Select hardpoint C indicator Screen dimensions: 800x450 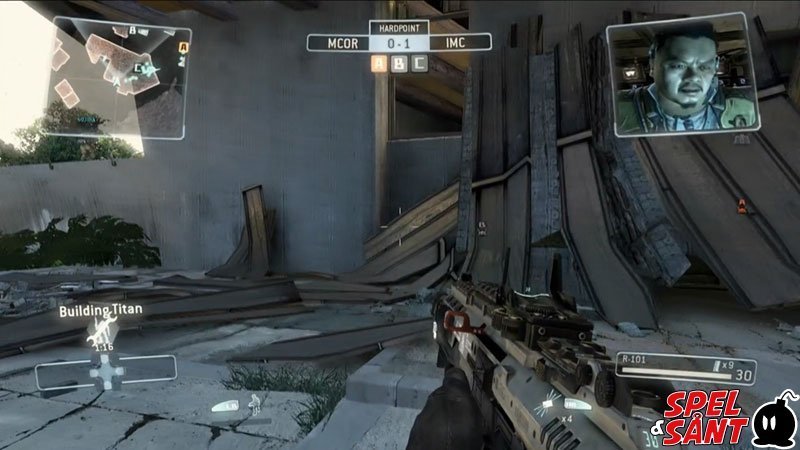pos(420,65)
